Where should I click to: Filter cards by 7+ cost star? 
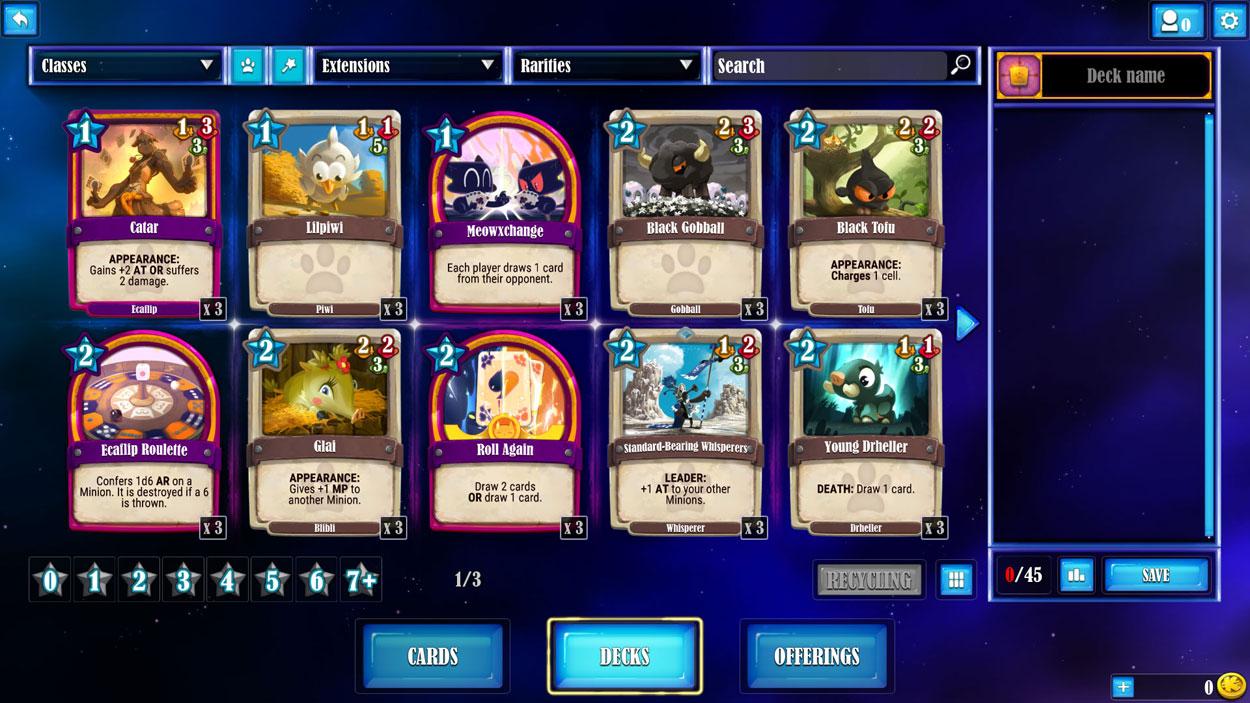(360, 580)
